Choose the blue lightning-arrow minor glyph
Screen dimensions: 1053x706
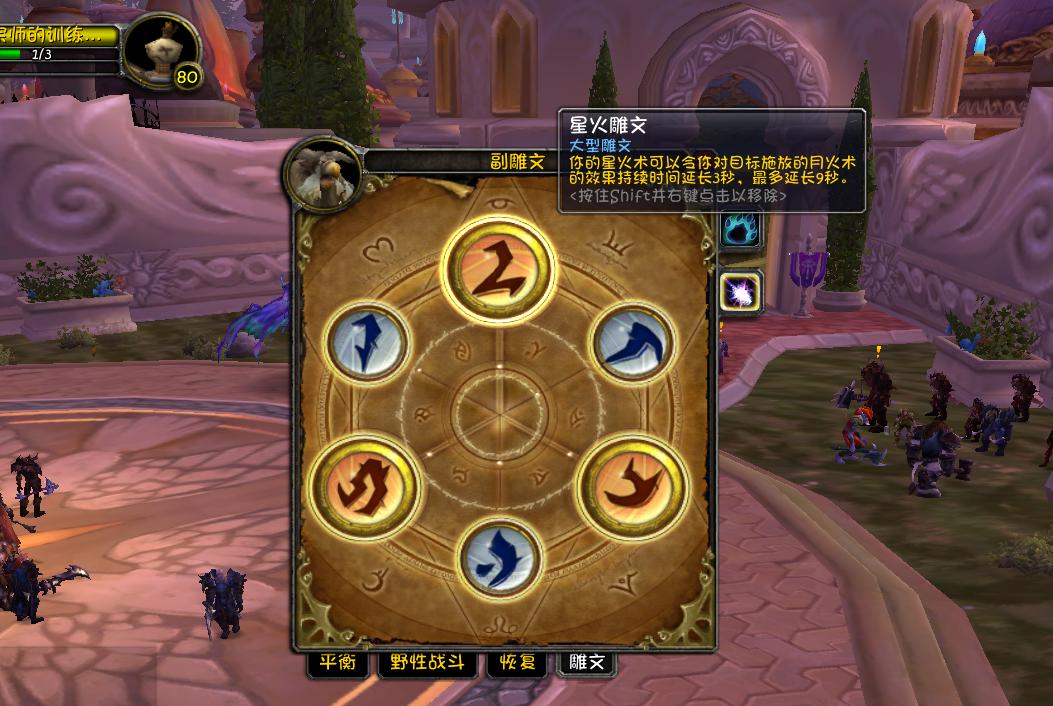tap(368, 343)
